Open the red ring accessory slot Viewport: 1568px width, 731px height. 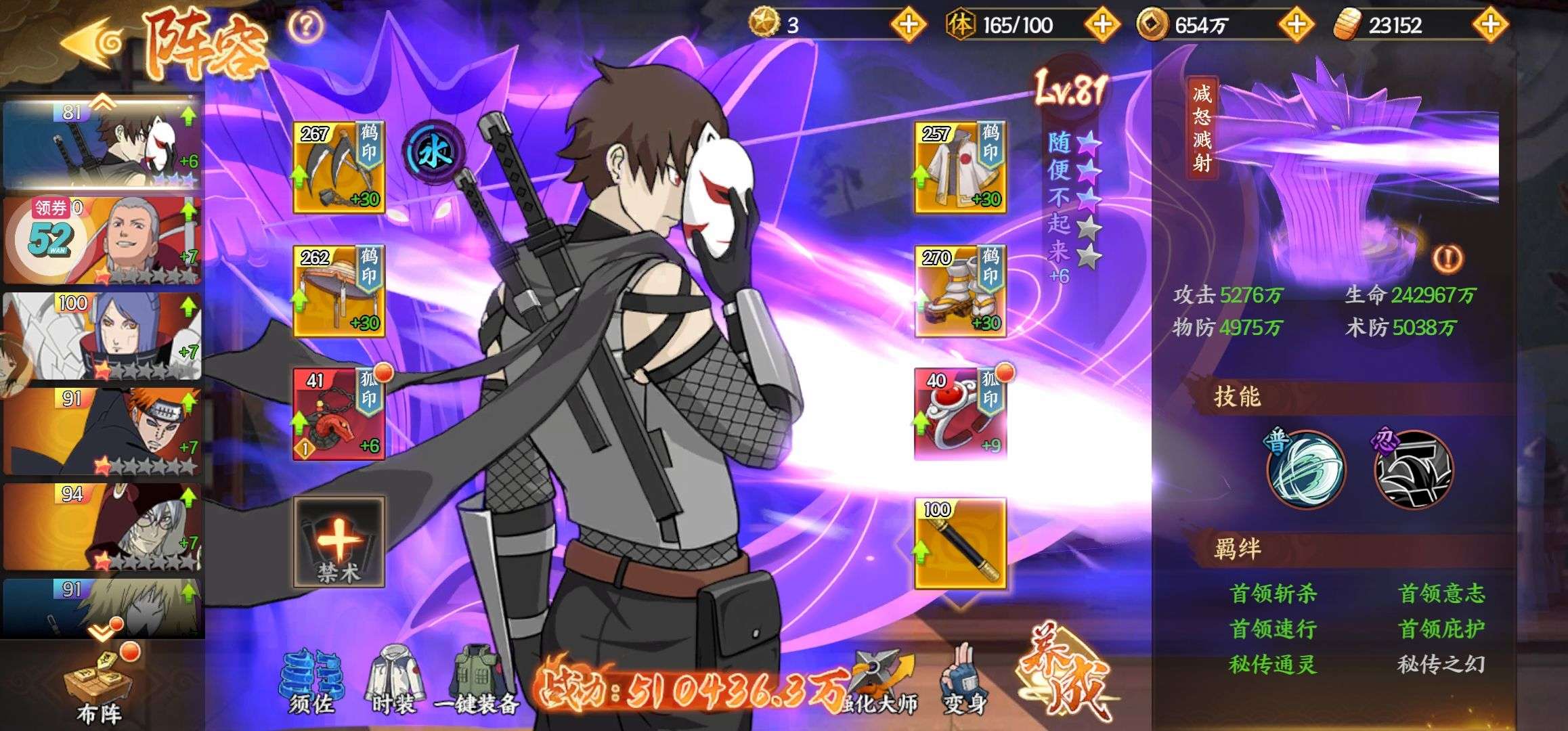pos(960,414)
